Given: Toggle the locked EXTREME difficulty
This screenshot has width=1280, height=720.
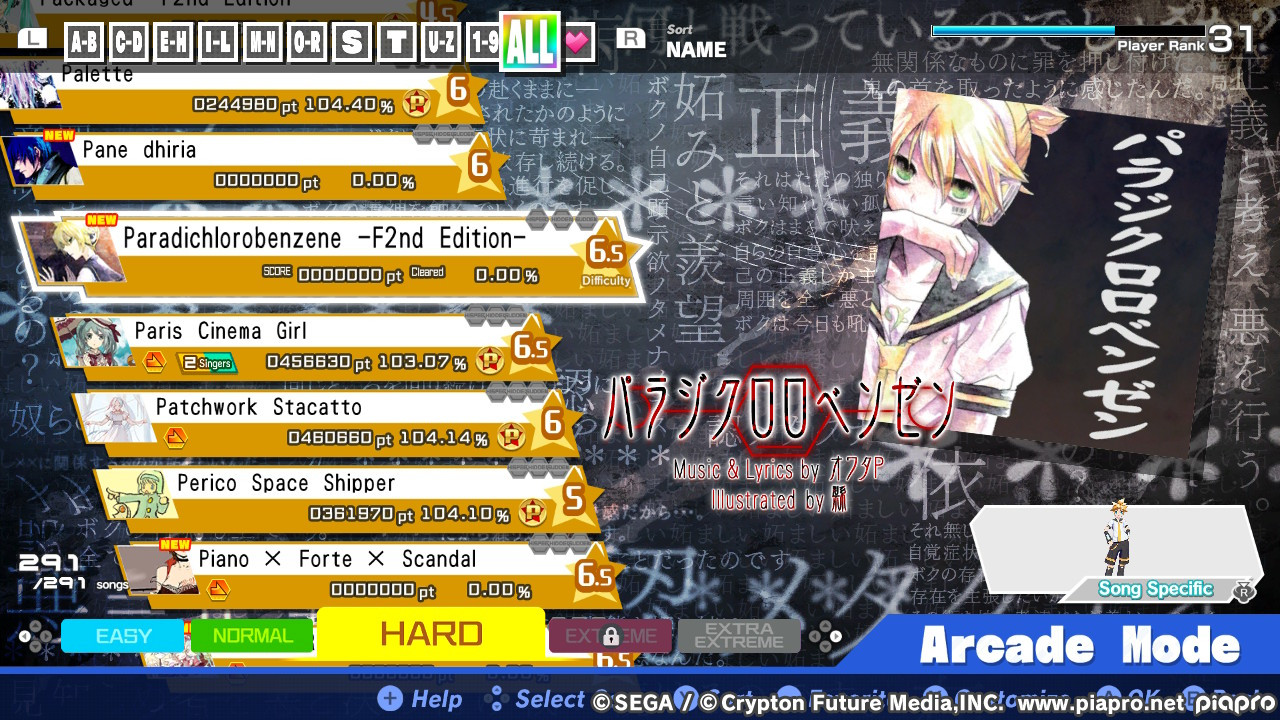Looking at the screenshot, I should [x=610, y=635].
